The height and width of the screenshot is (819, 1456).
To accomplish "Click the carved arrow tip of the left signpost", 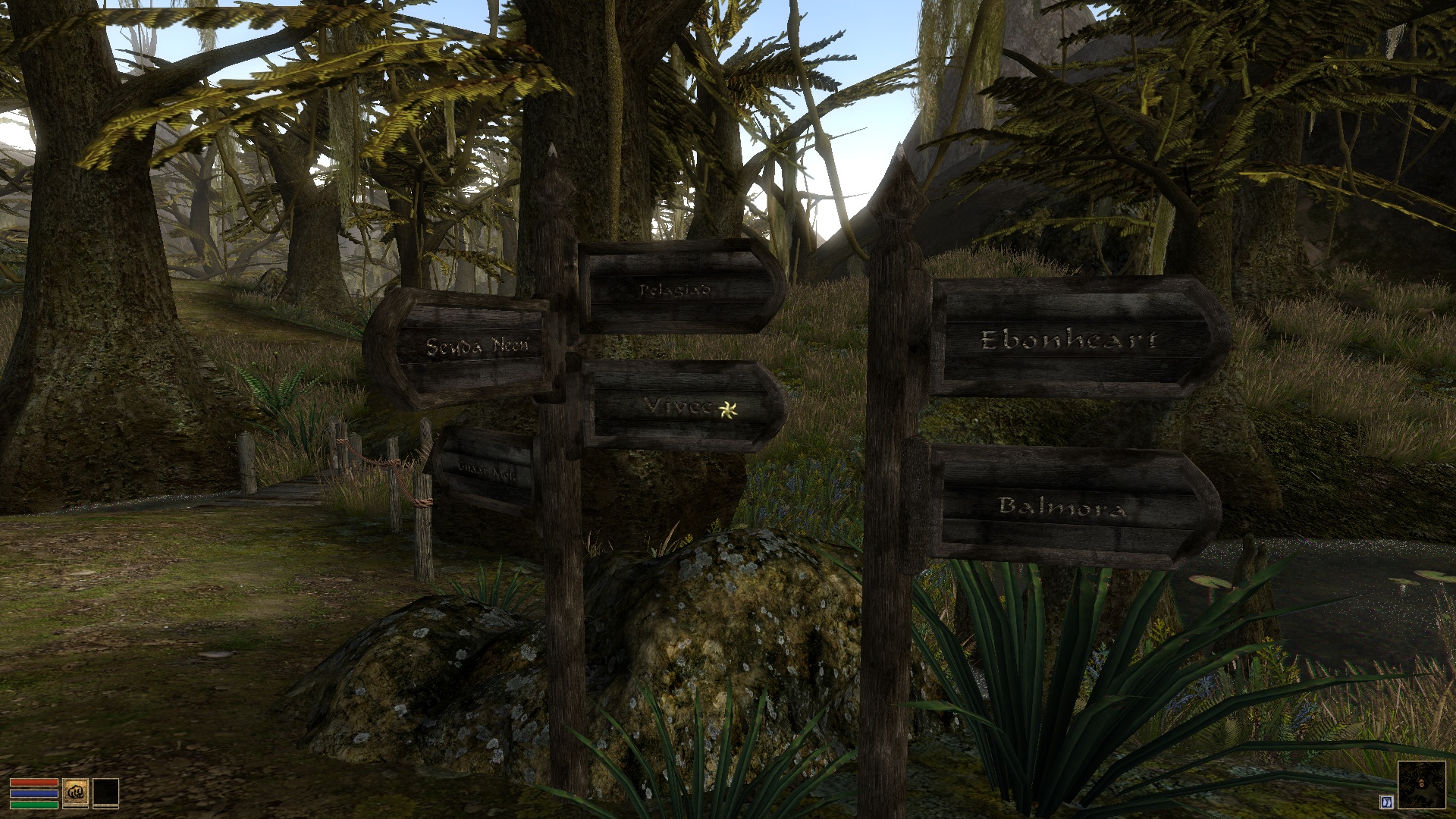I will click(553, 150).
